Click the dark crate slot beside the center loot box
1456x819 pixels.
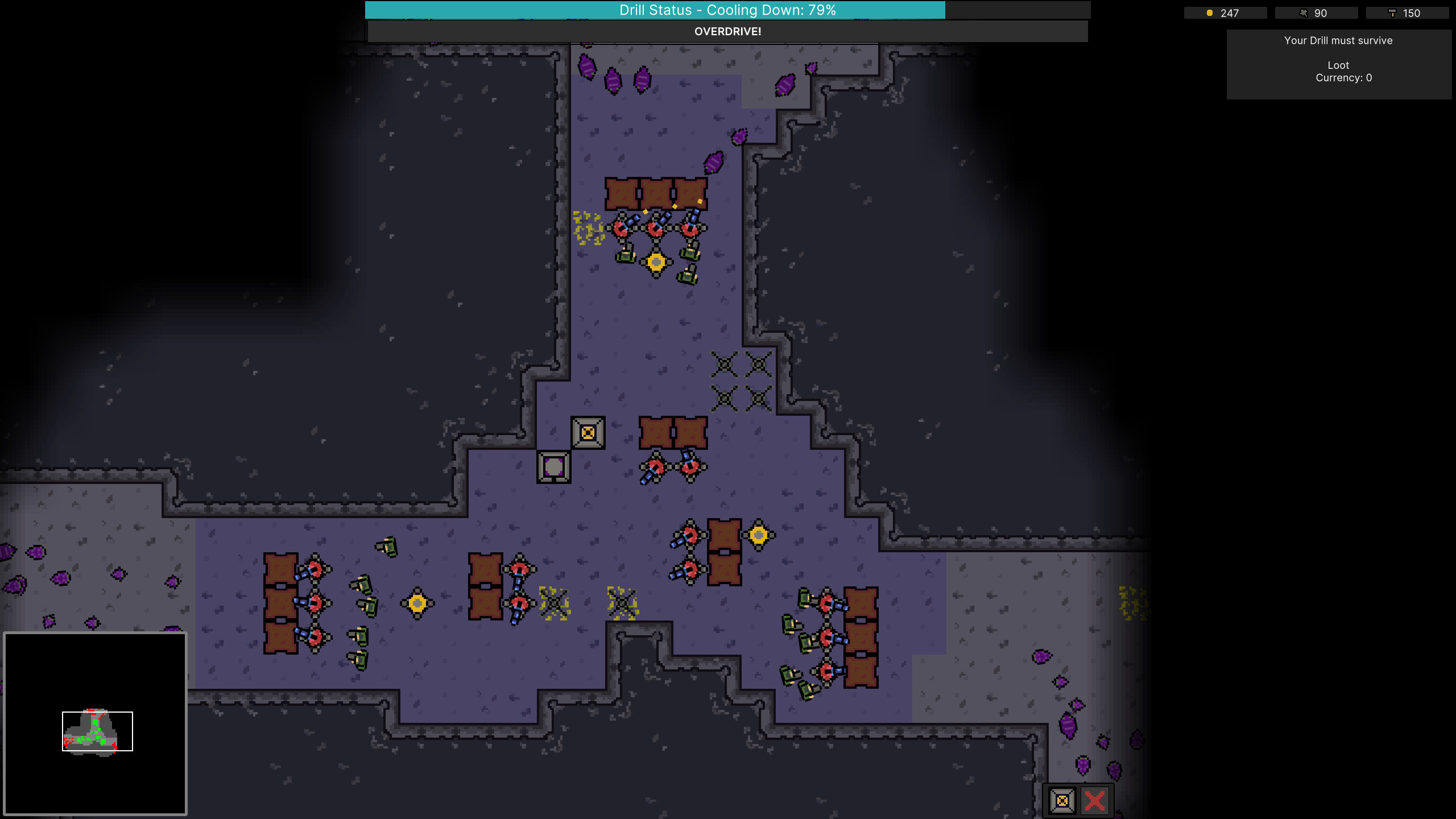[553, 468]
